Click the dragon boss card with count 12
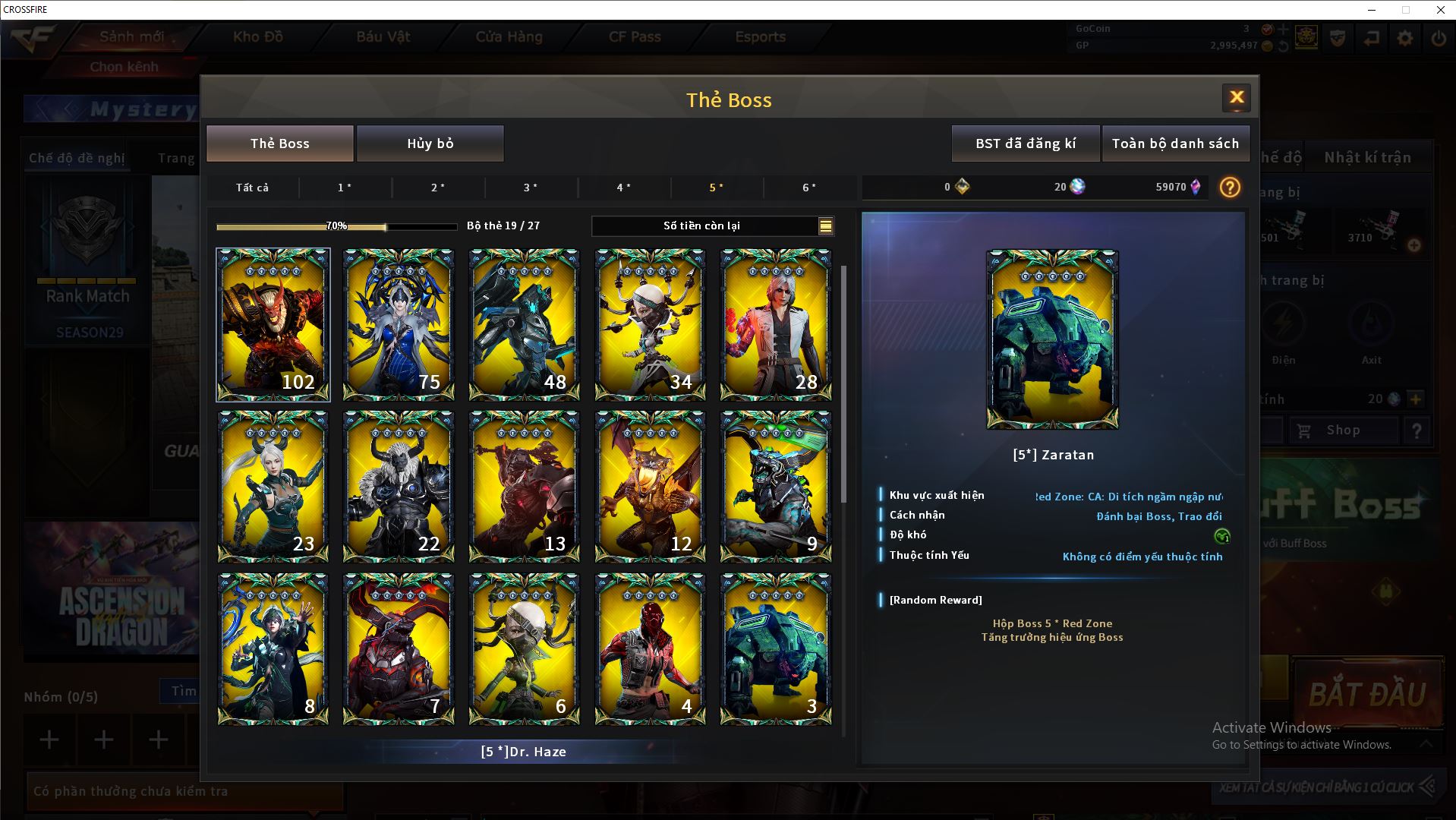Image resolution: width=1456 pixels, height=820 pixels. (x=650, y=486)
